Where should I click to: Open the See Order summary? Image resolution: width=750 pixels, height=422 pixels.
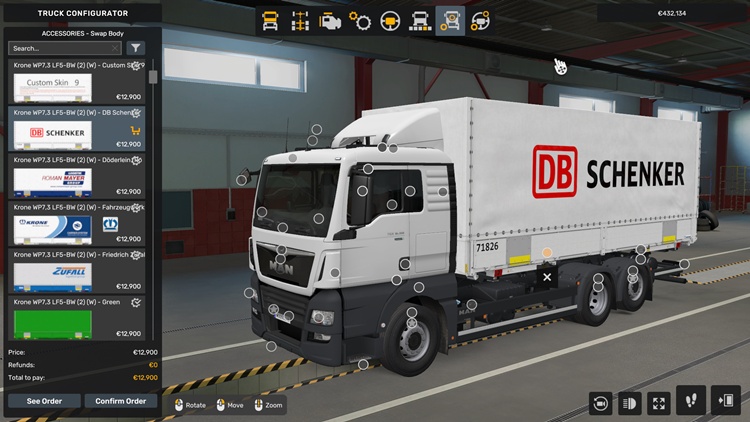44,401
